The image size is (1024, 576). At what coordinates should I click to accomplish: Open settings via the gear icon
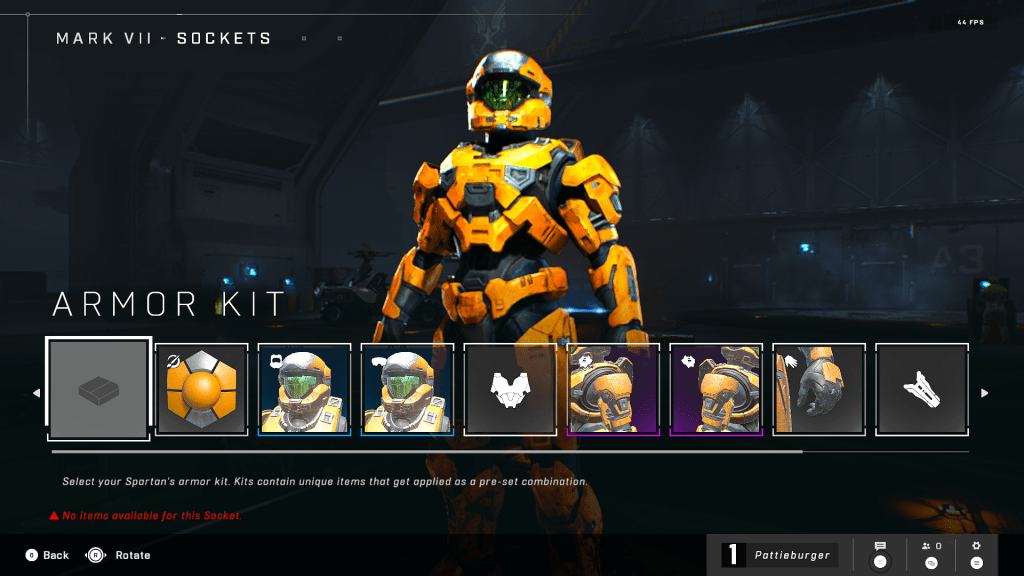(x=977, y=554)
